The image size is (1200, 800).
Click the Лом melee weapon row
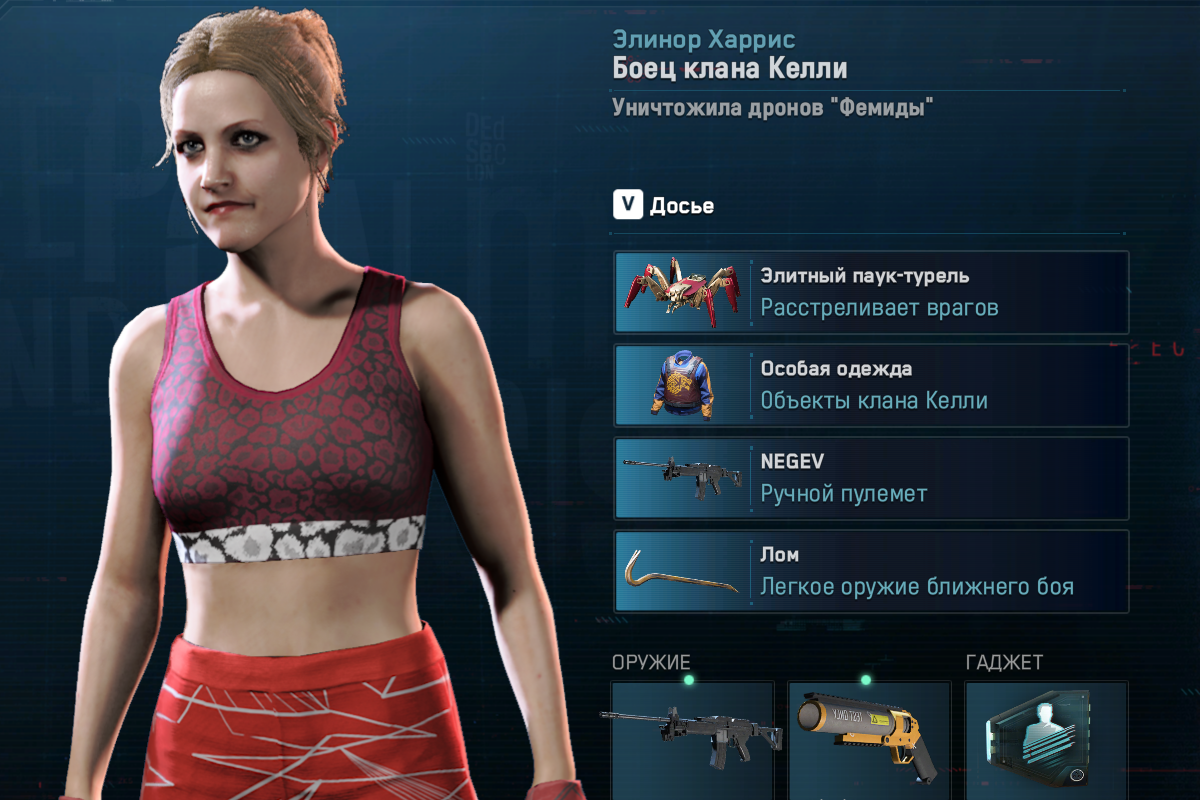[871, 571]
